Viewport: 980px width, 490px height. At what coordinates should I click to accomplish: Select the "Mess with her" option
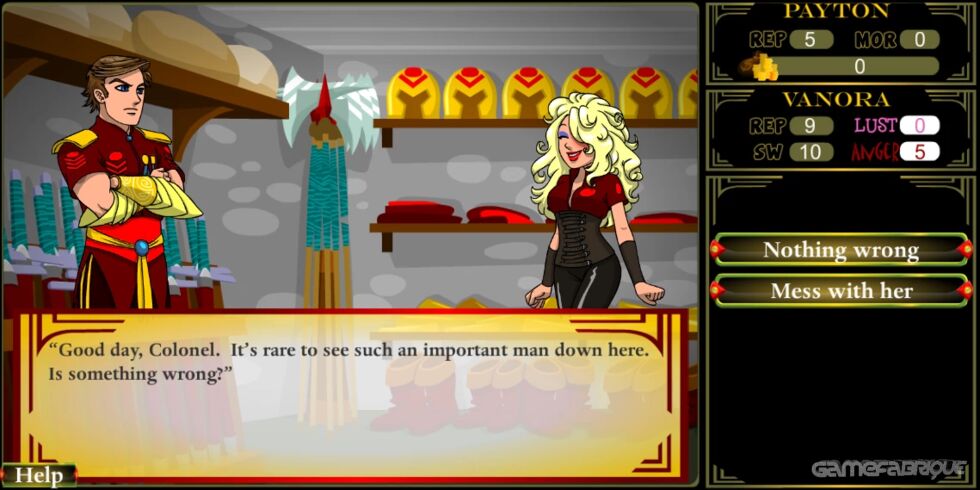(840, 291)
